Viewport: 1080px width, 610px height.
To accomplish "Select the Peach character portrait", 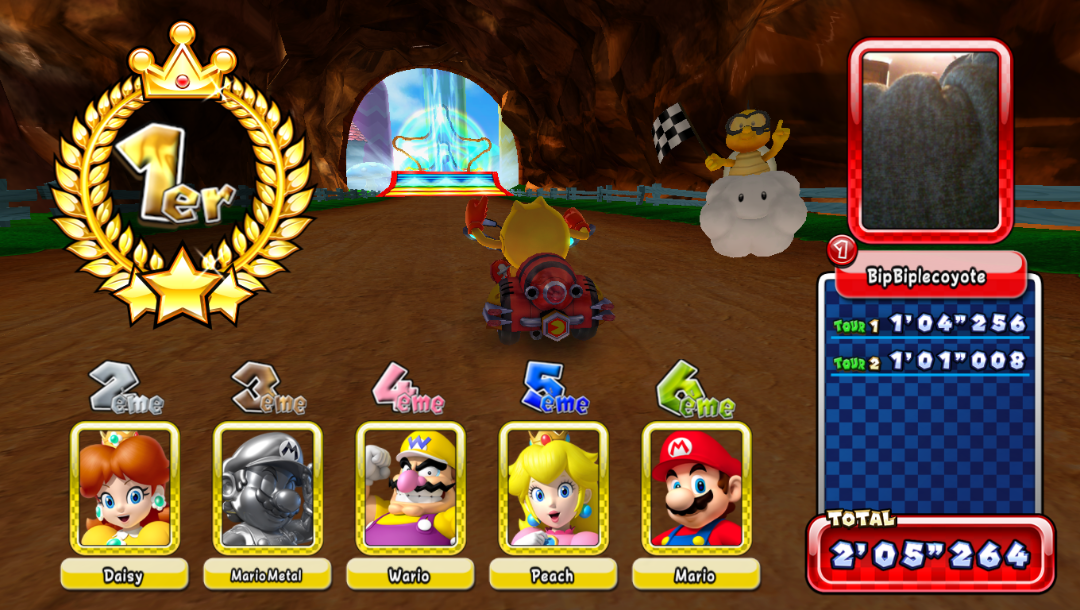I will [553, 487].
